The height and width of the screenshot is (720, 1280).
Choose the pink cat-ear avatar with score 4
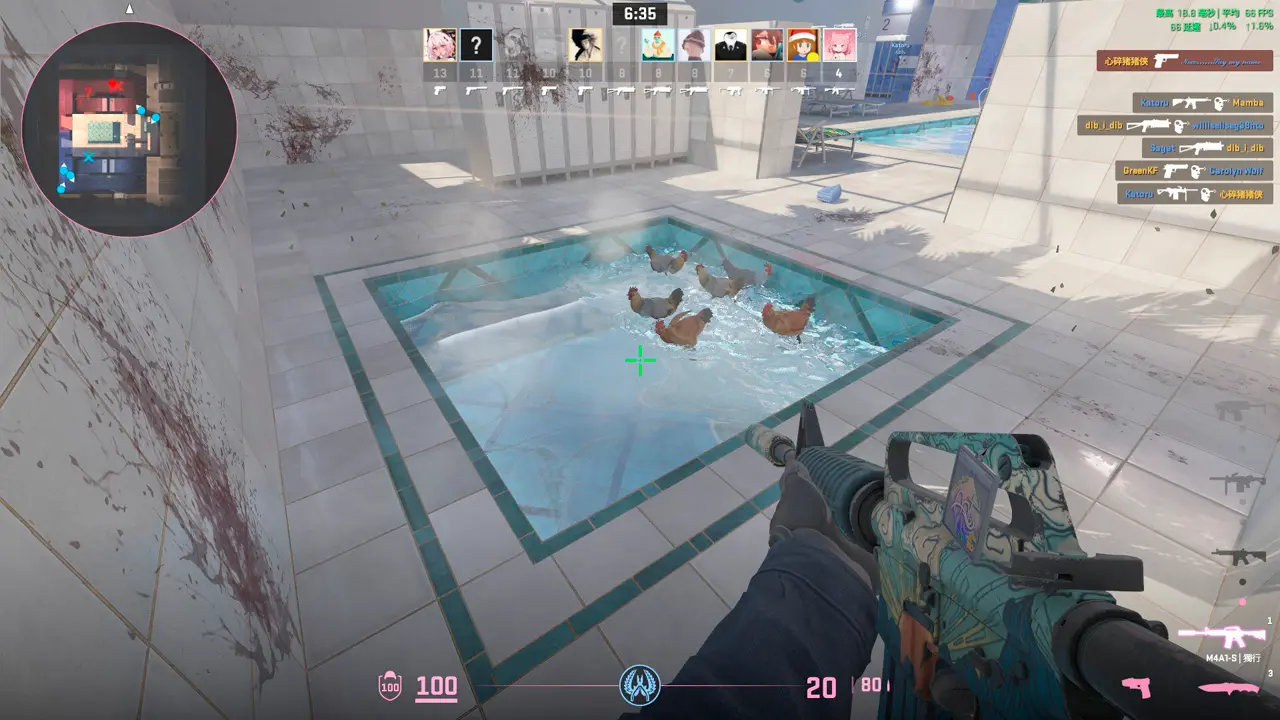pos(839,45)
